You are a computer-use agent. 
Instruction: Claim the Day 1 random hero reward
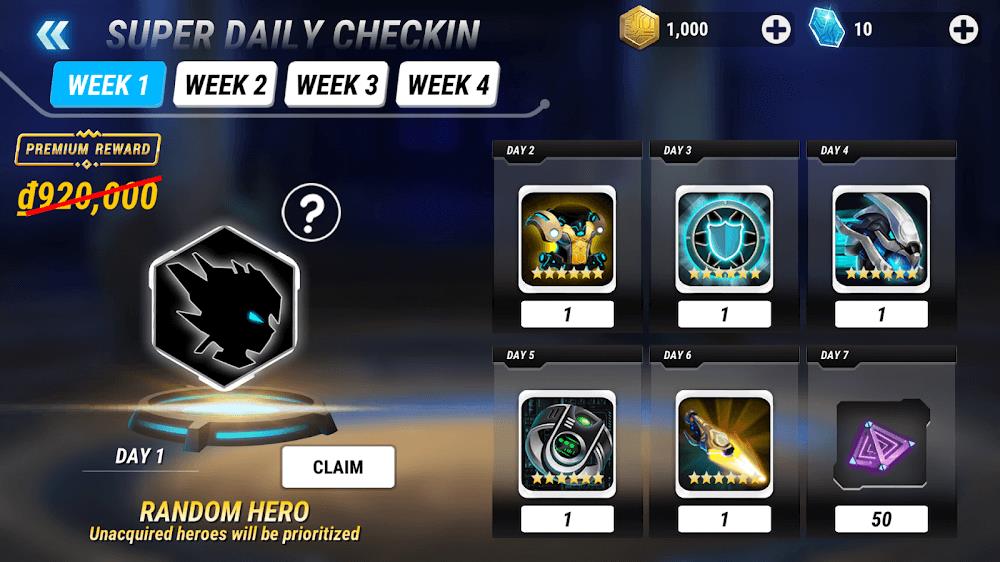pyautogui.click(x=338, y=467)
